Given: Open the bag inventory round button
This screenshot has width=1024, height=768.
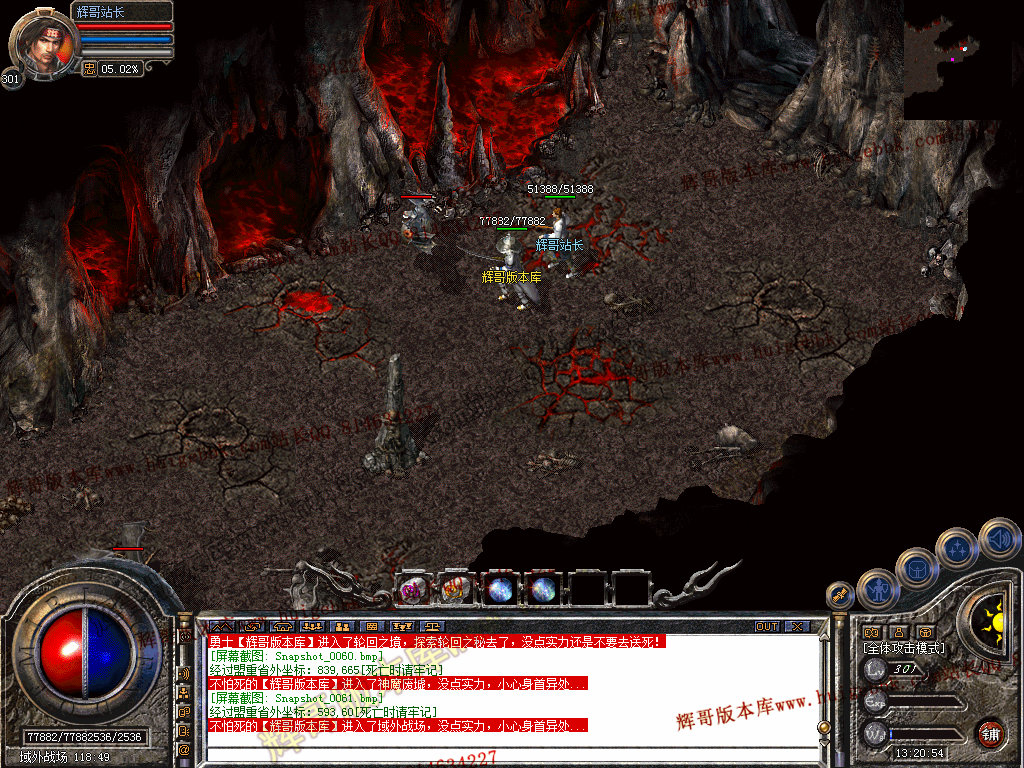Looking at the screenshot, I should tap(916, 568).
